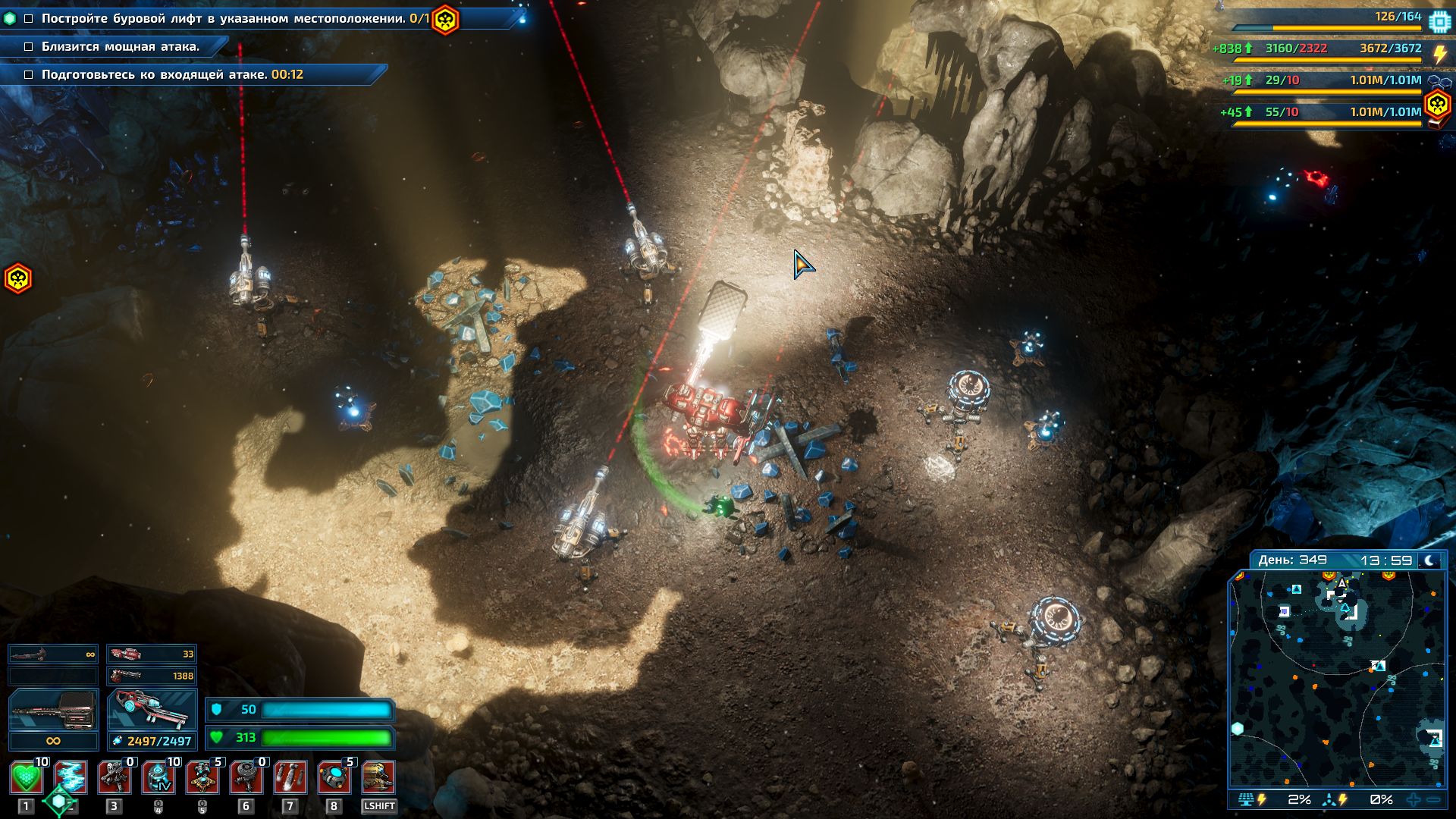Select the sentry turret item slot
Screen dimensions: 1456x819
click(x=115, y=778)
